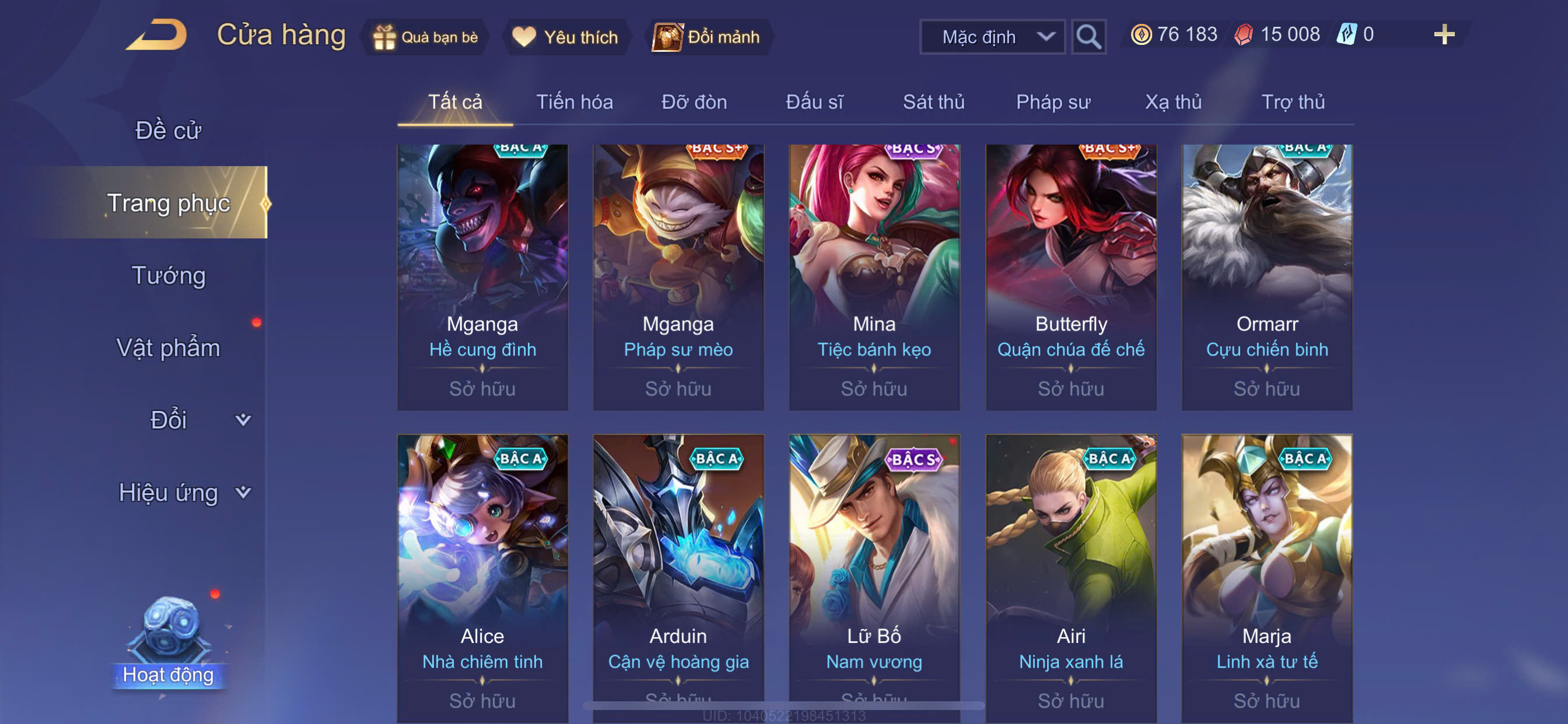
Task: Open the Yêu thích favorites list
Action: point(565,37)
